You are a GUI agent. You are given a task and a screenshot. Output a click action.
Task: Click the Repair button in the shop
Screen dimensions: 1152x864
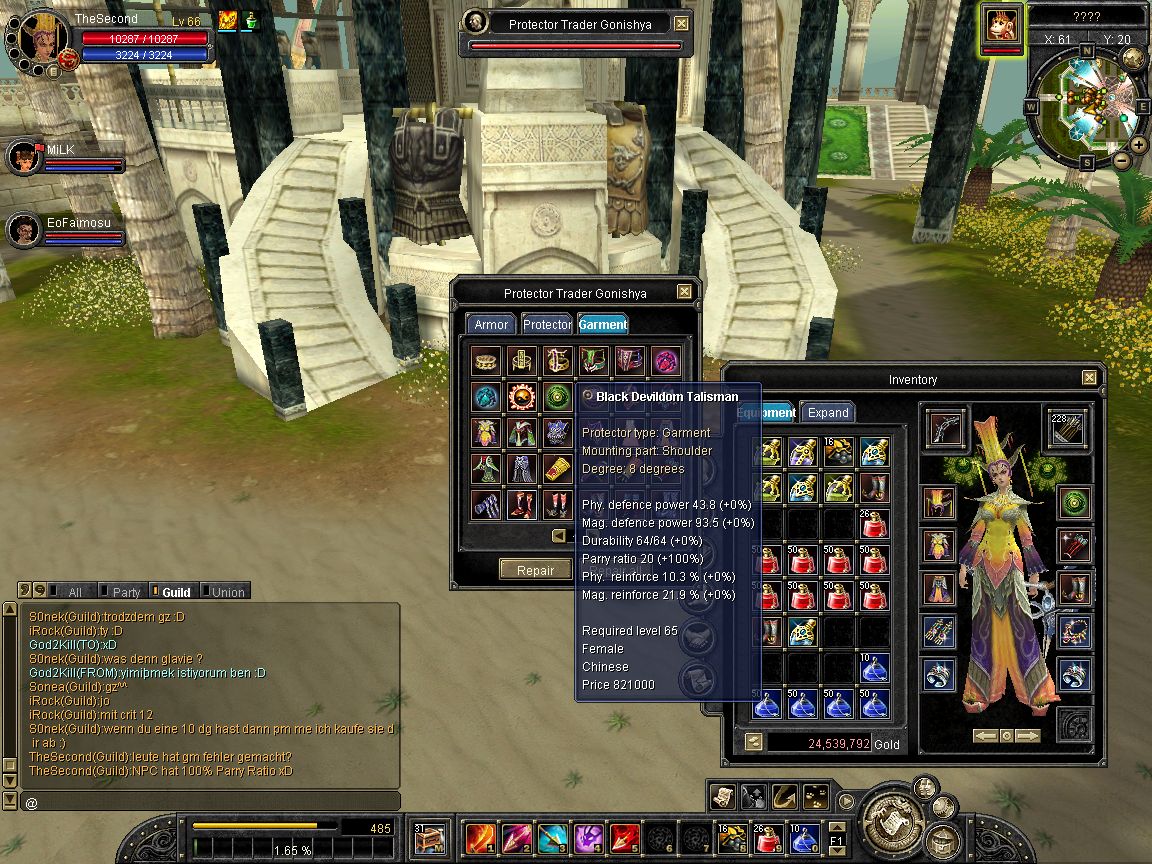[x=535, y=570]
